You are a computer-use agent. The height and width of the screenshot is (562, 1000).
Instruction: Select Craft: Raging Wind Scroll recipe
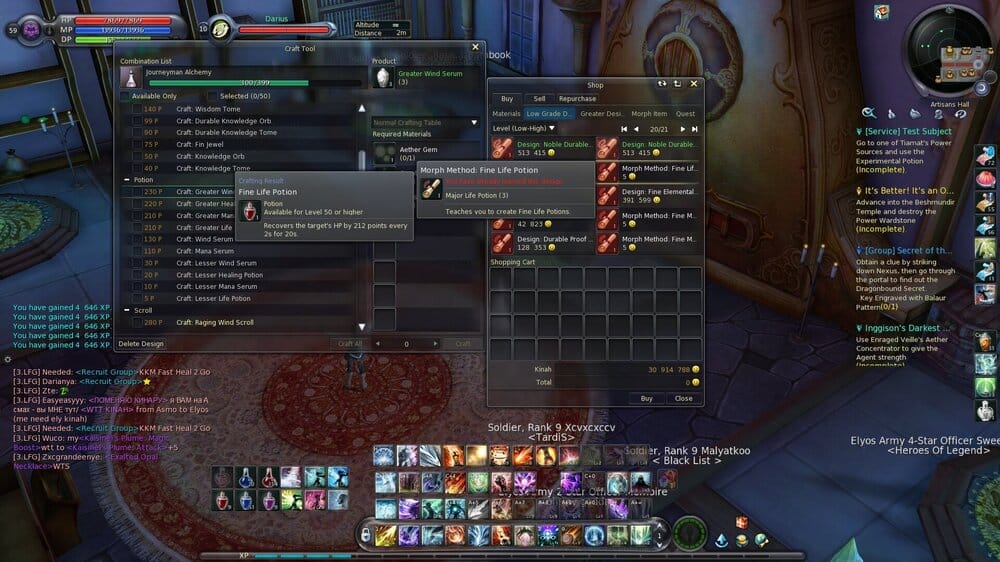click(215, 323)
